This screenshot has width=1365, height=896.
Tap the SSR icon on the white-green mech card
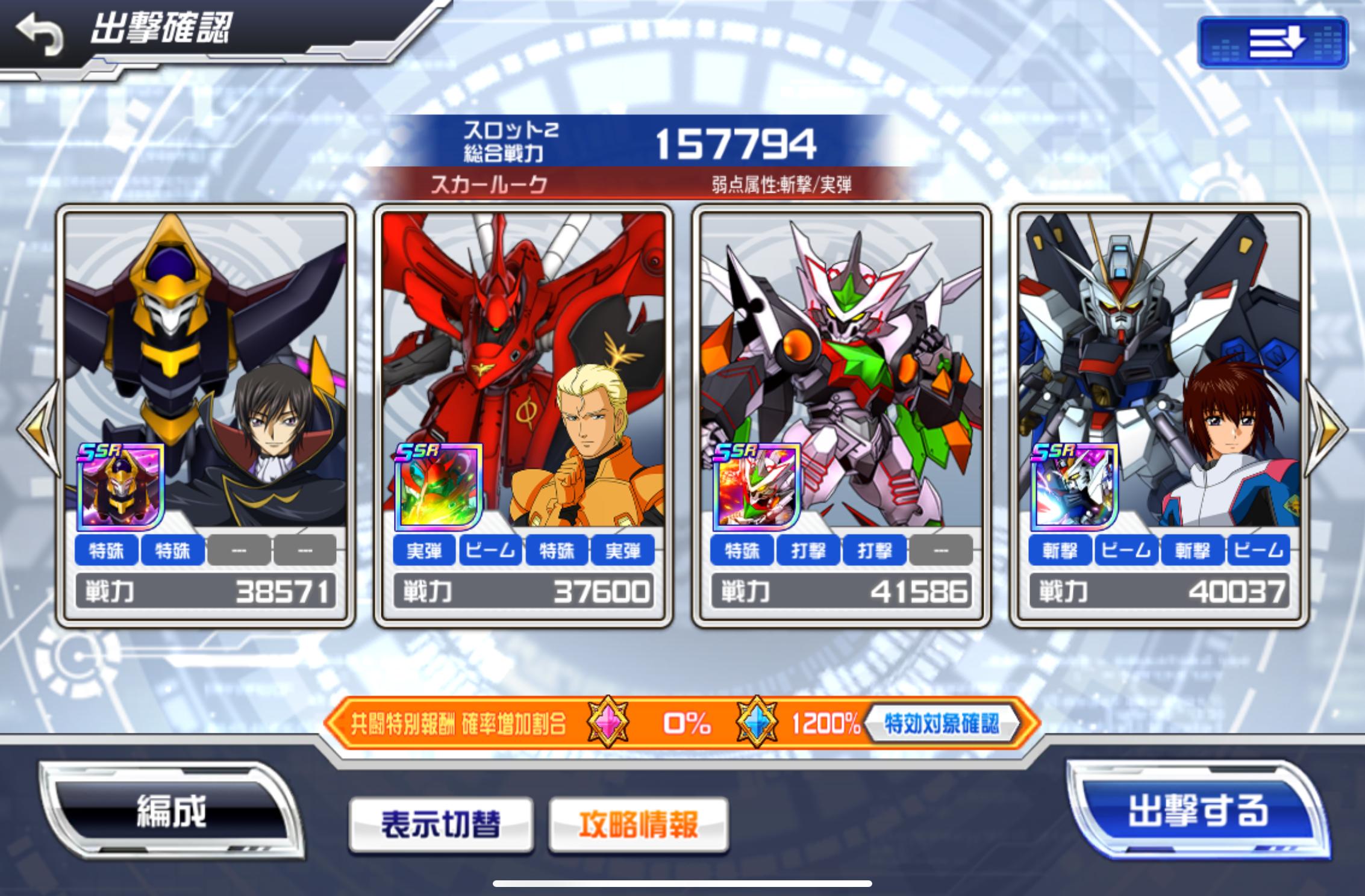coord(757,487)
